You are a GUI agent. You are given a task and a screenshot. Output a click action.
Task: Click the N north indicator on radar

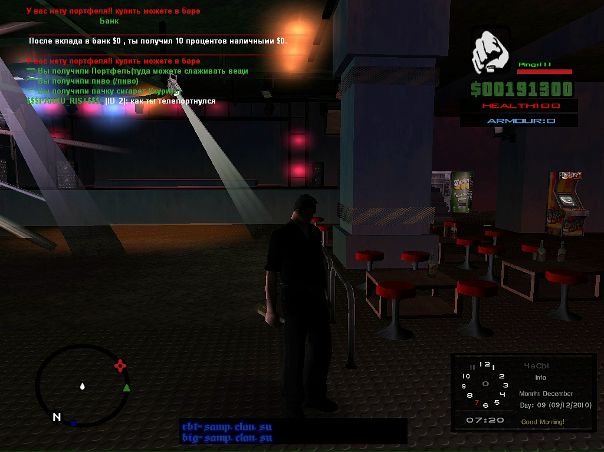(x=57, y=416)
